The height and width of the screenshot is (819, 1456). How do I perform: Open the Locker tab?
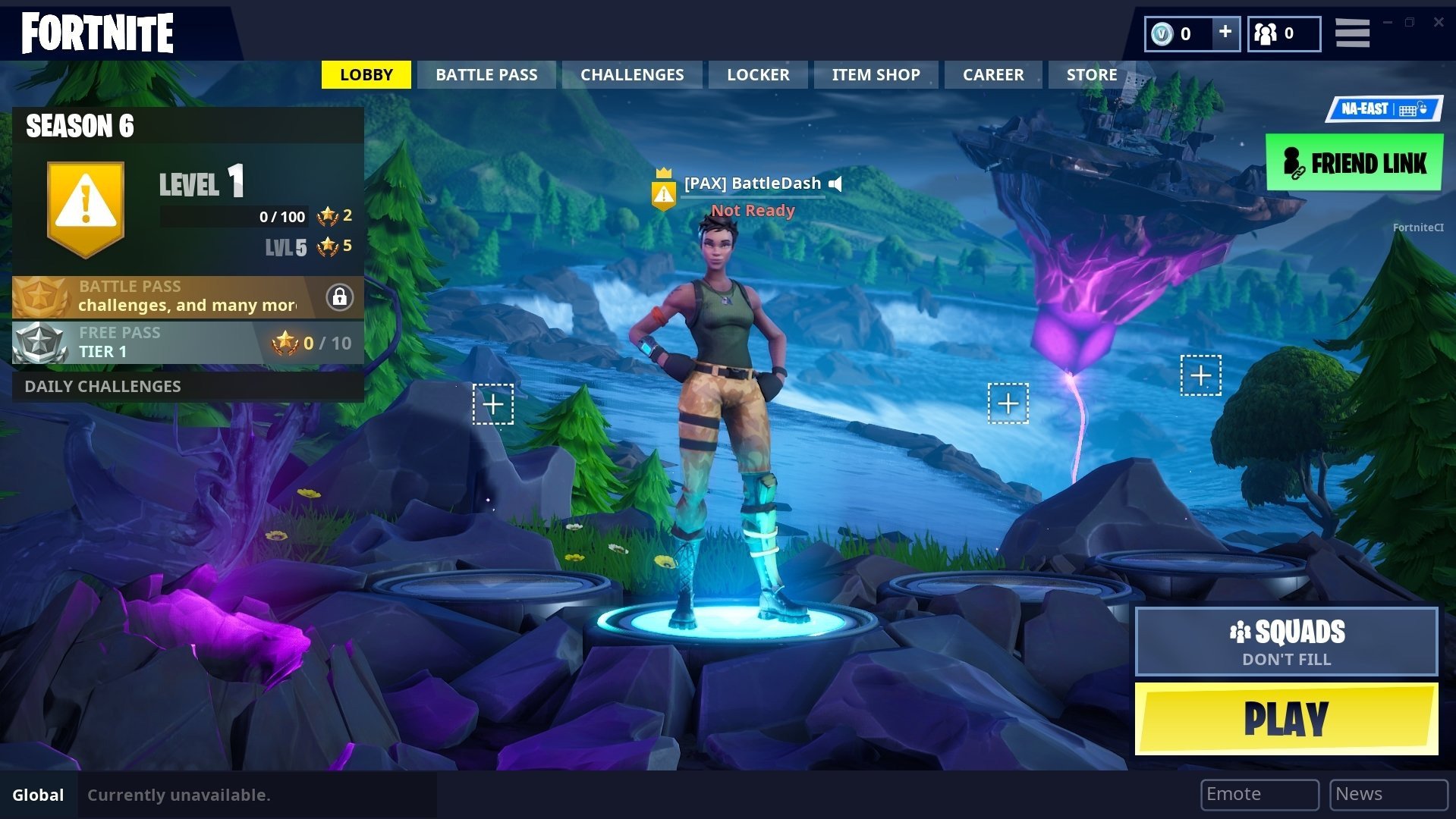[757, 74]
